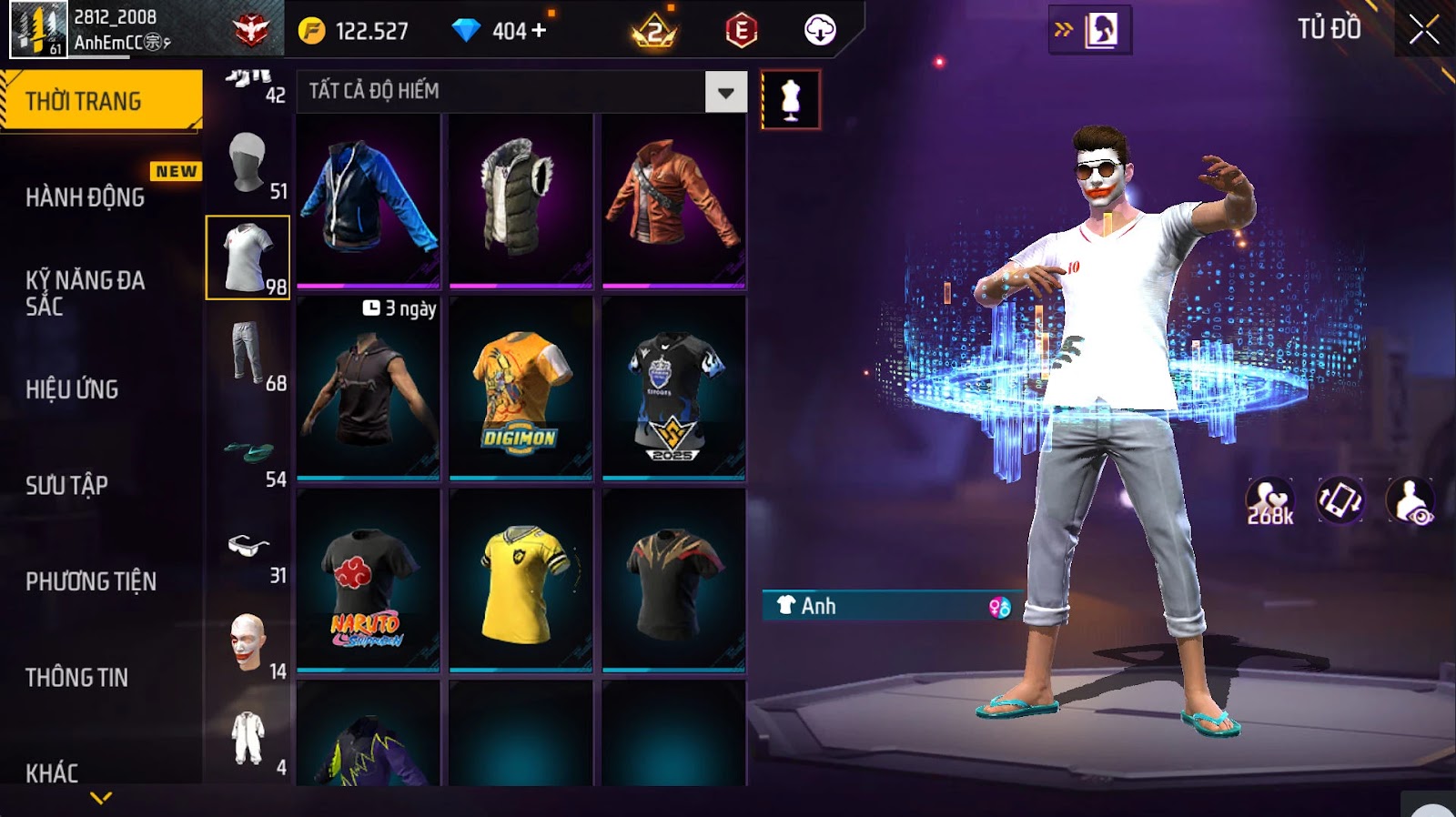The height and width of the screenshot is (817, 1456).
Task: Pick the blue hooded jacket
Action: click(x=368, y=200)
